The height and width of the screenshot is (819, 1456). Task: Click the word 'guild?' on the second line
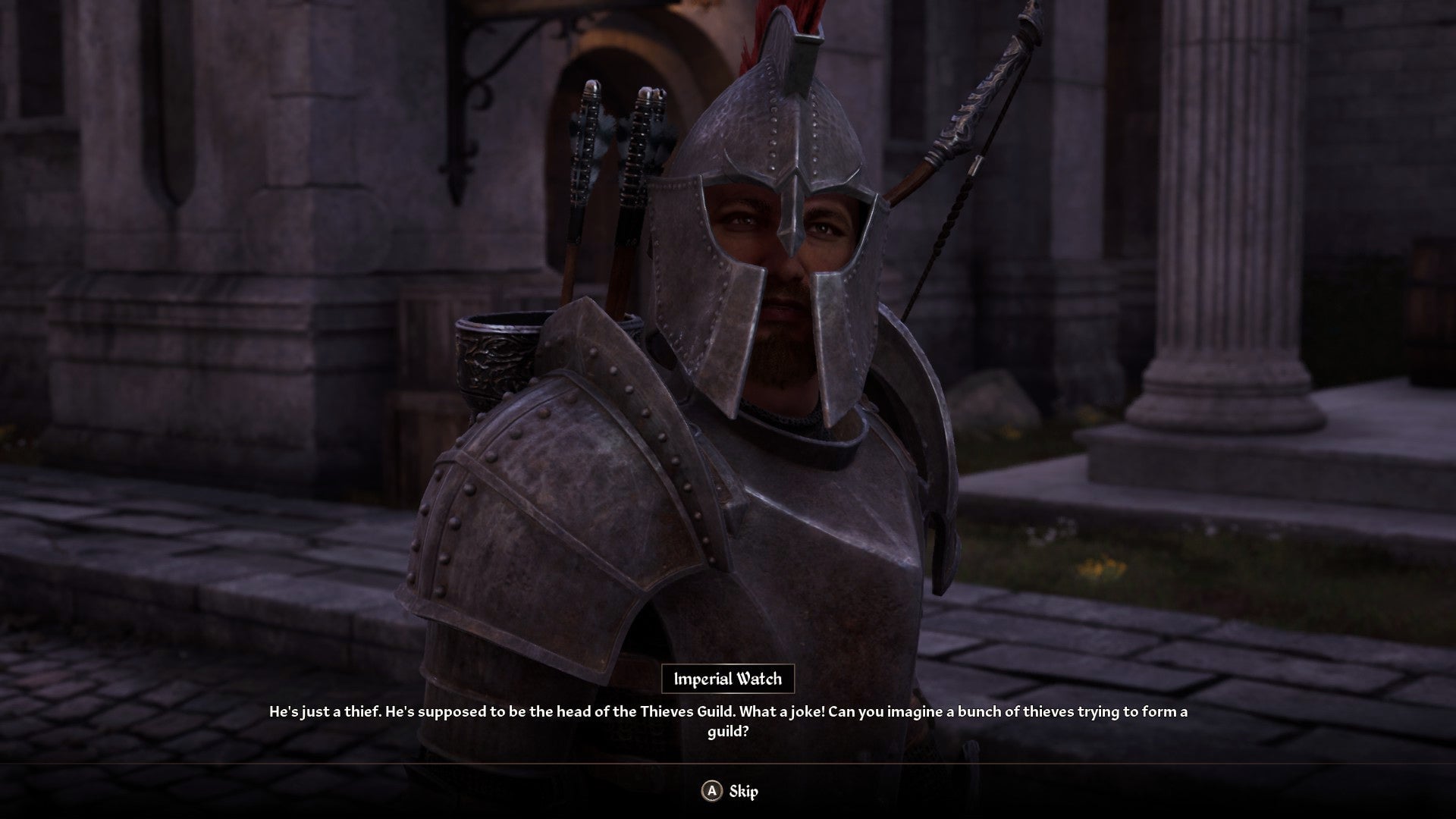(x=726, y=730)
